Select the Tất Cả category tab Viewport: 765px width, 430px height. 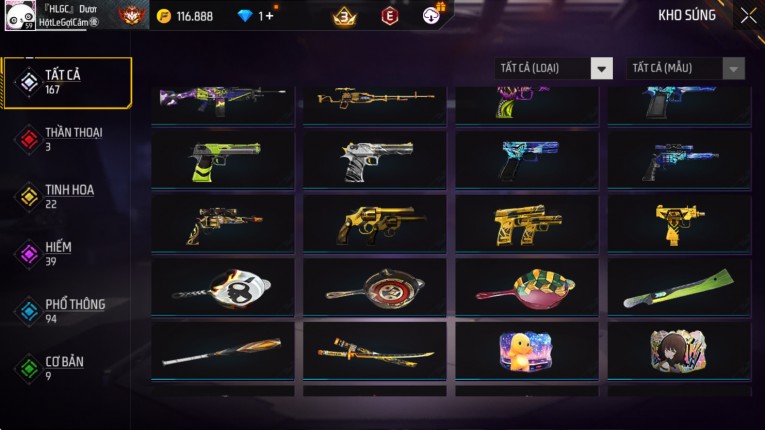pyautogui.click(x=66, y=82)
